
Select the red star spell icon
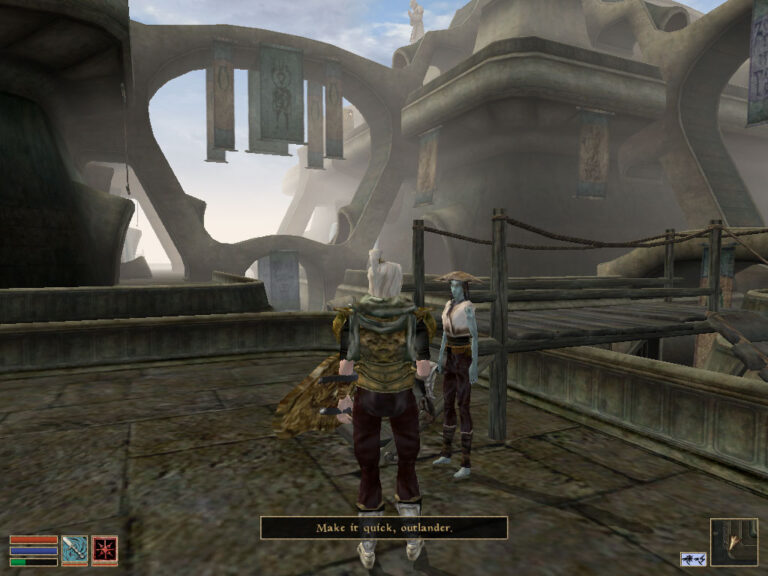tap(105, 550)
